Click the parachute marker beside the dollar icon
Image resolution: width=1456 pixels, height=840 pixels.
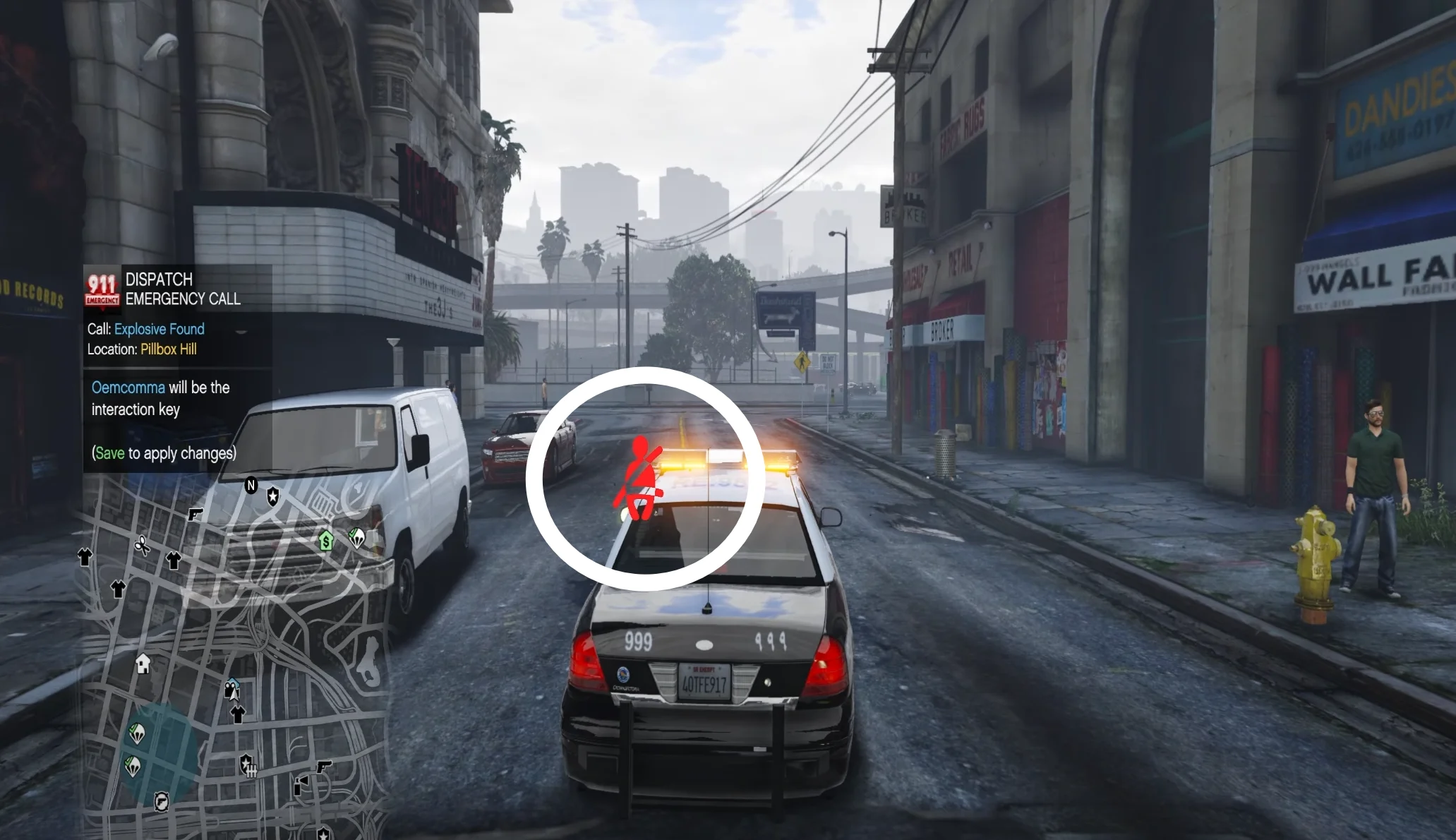(357, 539)
